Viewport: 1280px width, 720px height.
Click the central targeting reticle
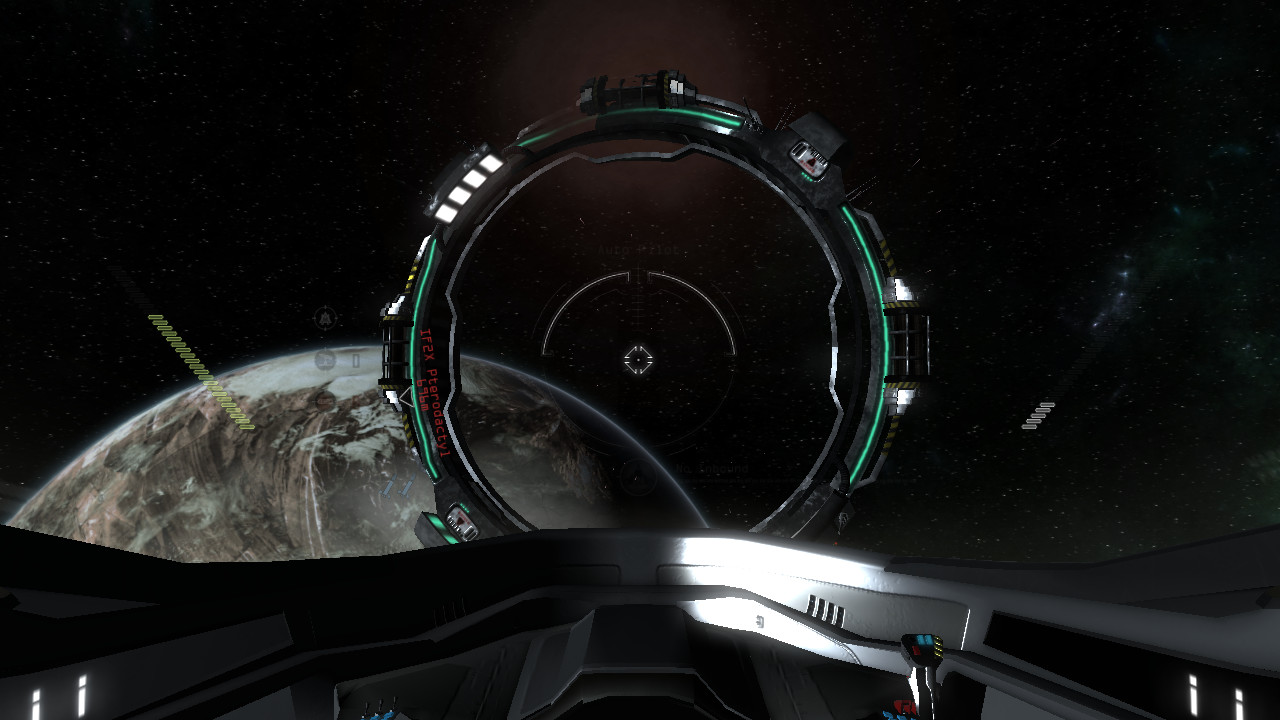point(637,357)
